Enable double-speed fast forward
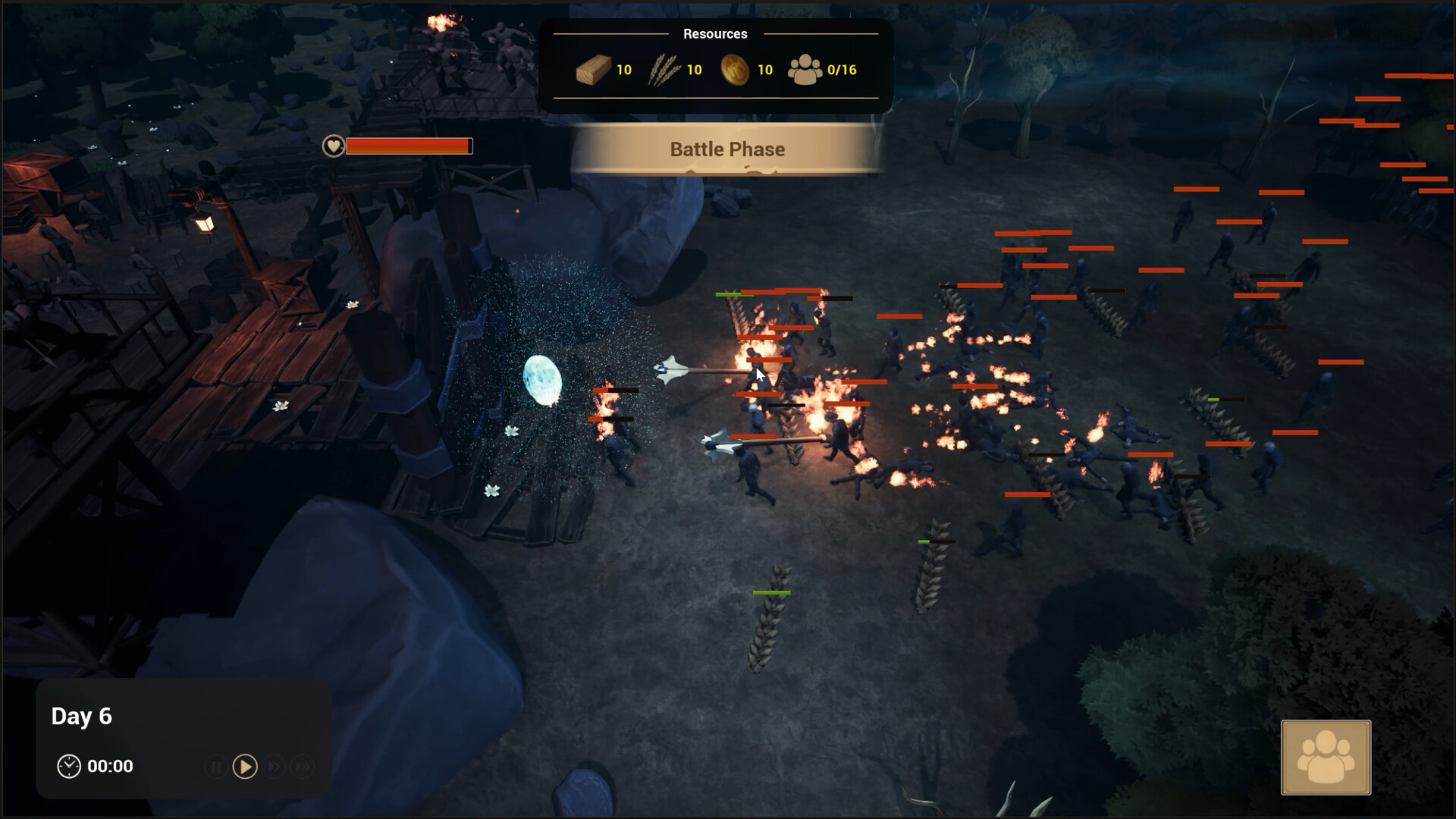 [275, 767]
